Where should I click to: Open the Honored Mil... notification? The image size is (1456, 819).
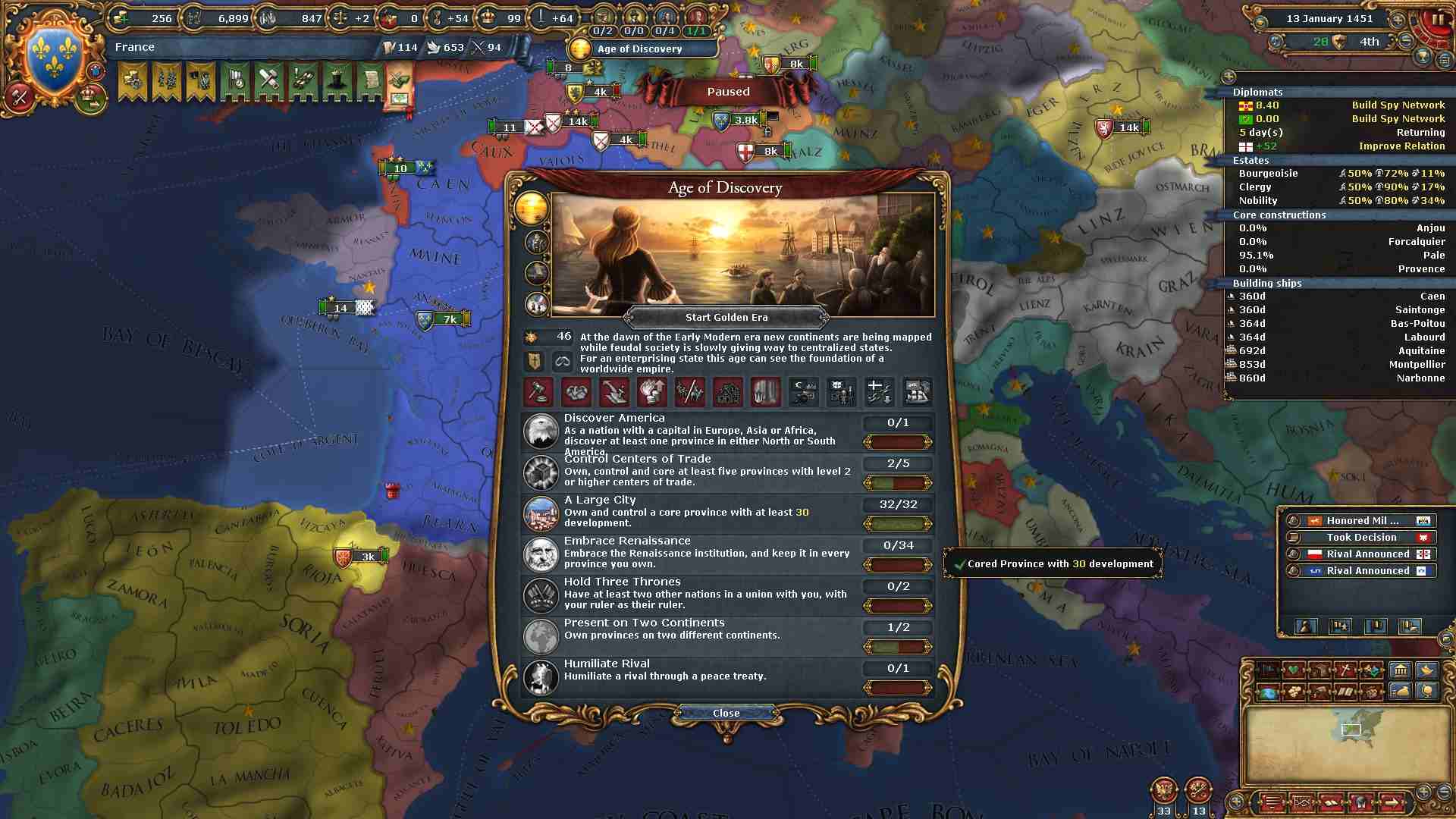coord(1360,521)
